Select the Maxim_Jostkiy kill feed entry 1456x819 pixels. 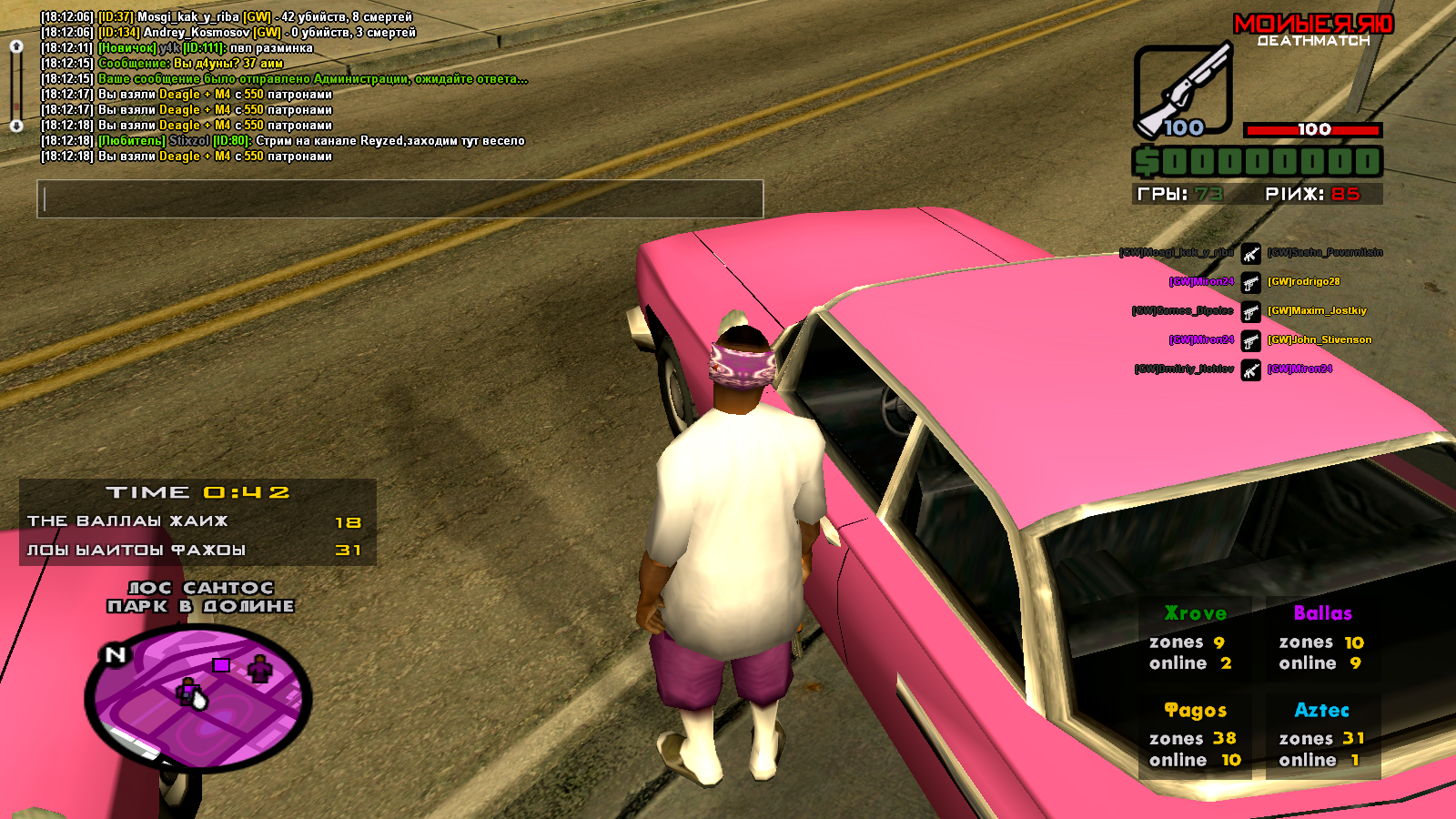[1317, 311]
